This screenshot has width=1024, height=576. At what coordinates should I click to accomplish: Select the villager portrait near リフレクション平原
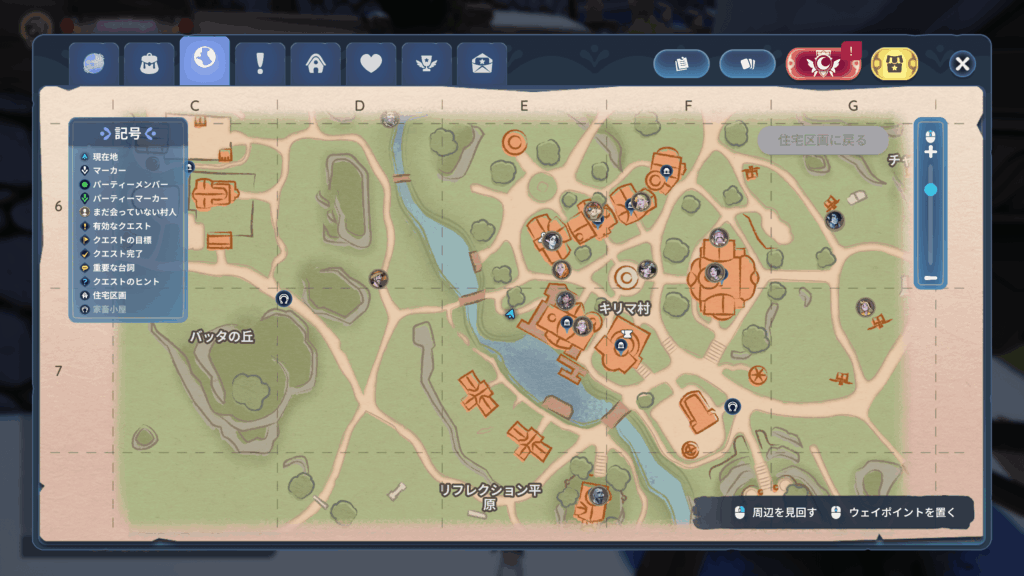pos(599,494)
